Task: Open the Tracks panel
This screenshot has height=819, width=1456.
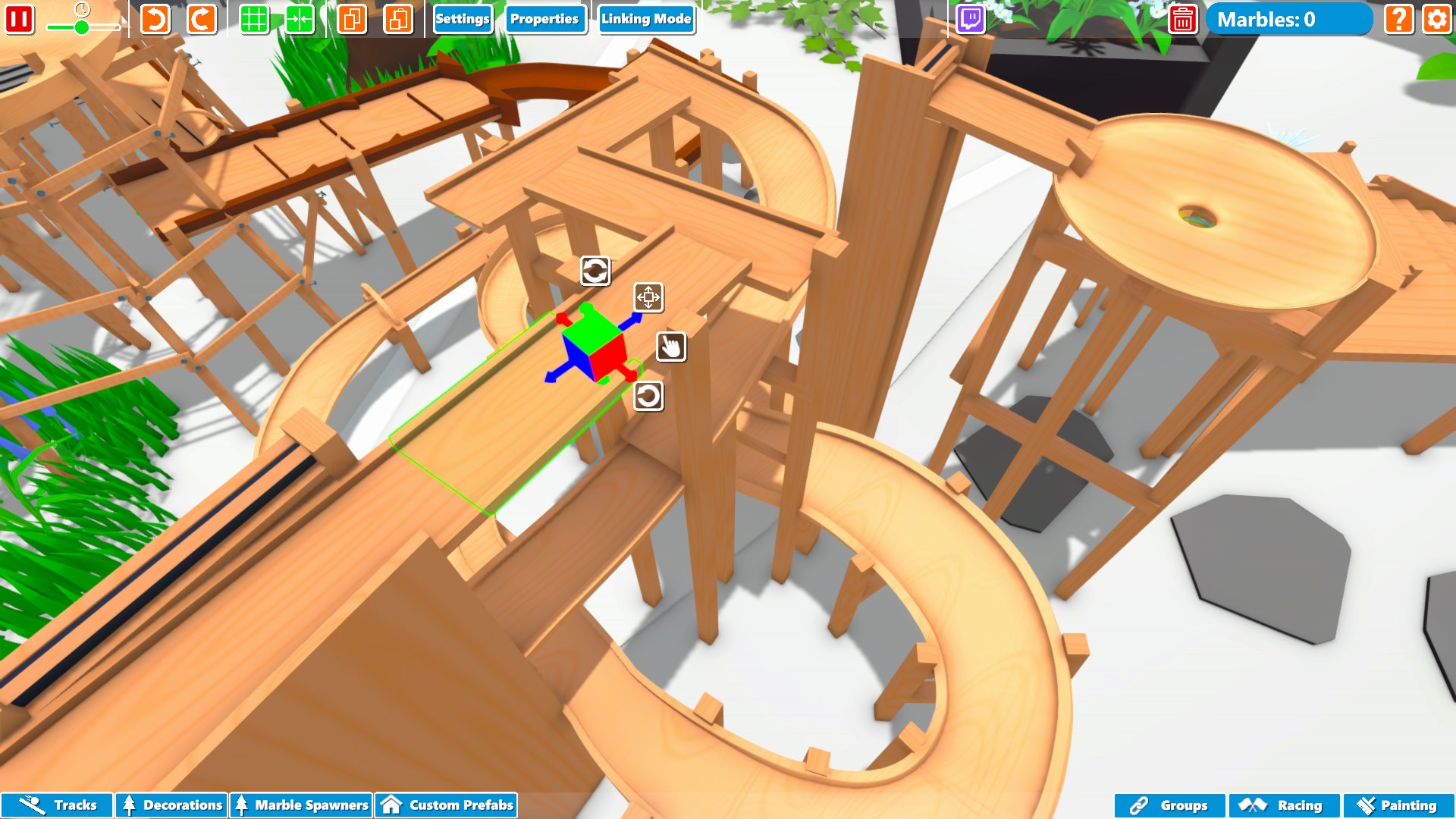Action: pyautogui.click(x=57, y=805)
